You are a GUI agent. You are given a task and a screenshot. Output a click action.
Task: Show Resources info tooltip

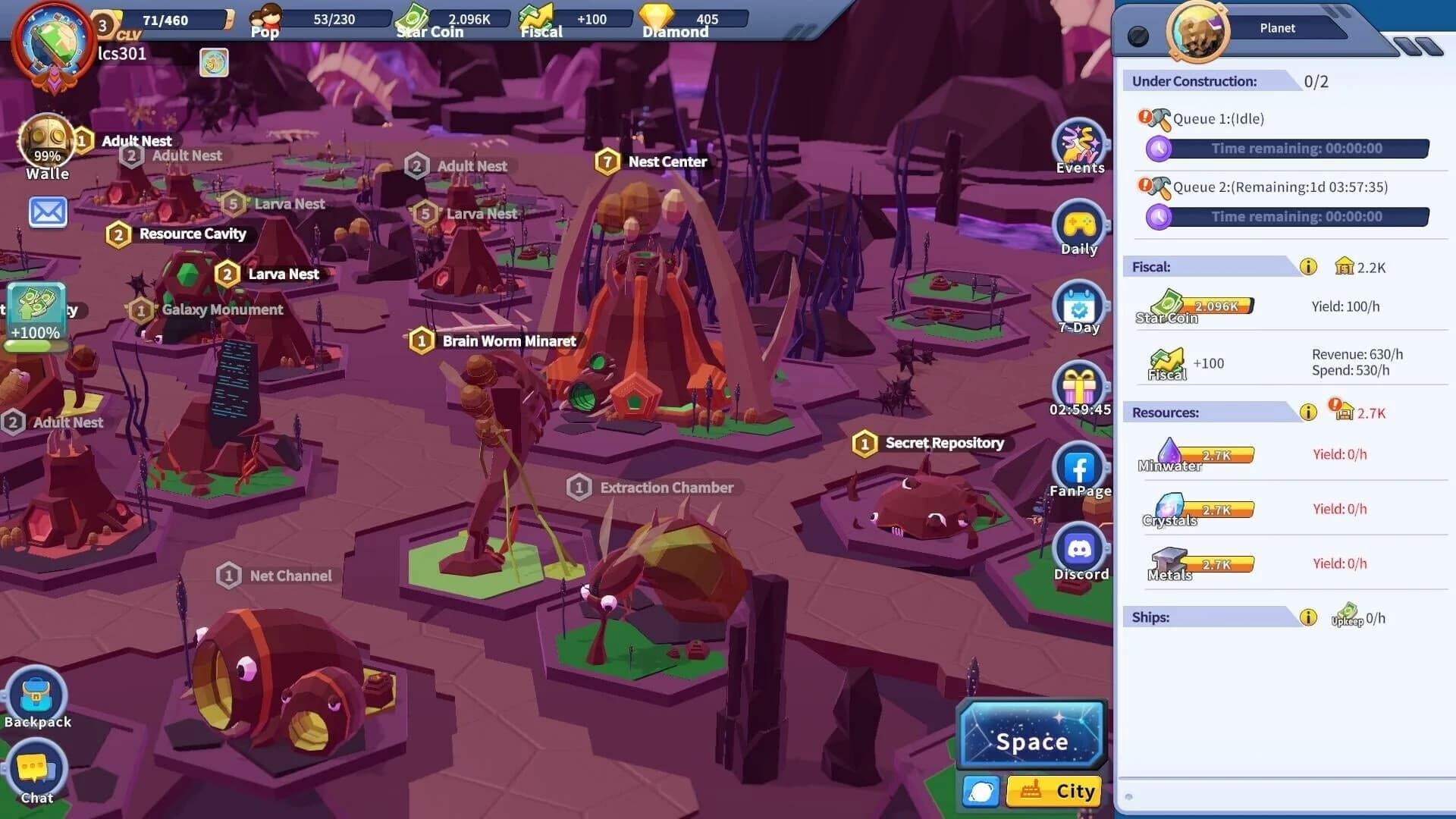coord(1307,413)
